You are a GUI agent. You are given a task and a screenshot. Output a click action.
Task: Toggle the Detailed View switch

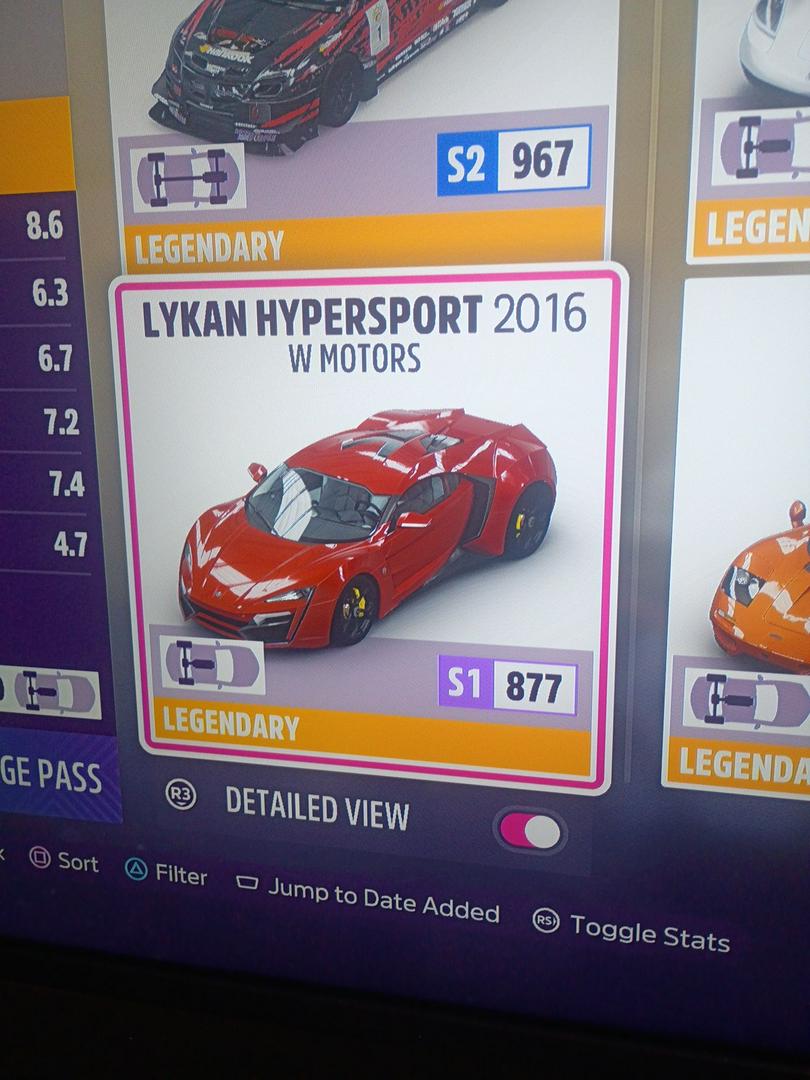coord(531,832)
